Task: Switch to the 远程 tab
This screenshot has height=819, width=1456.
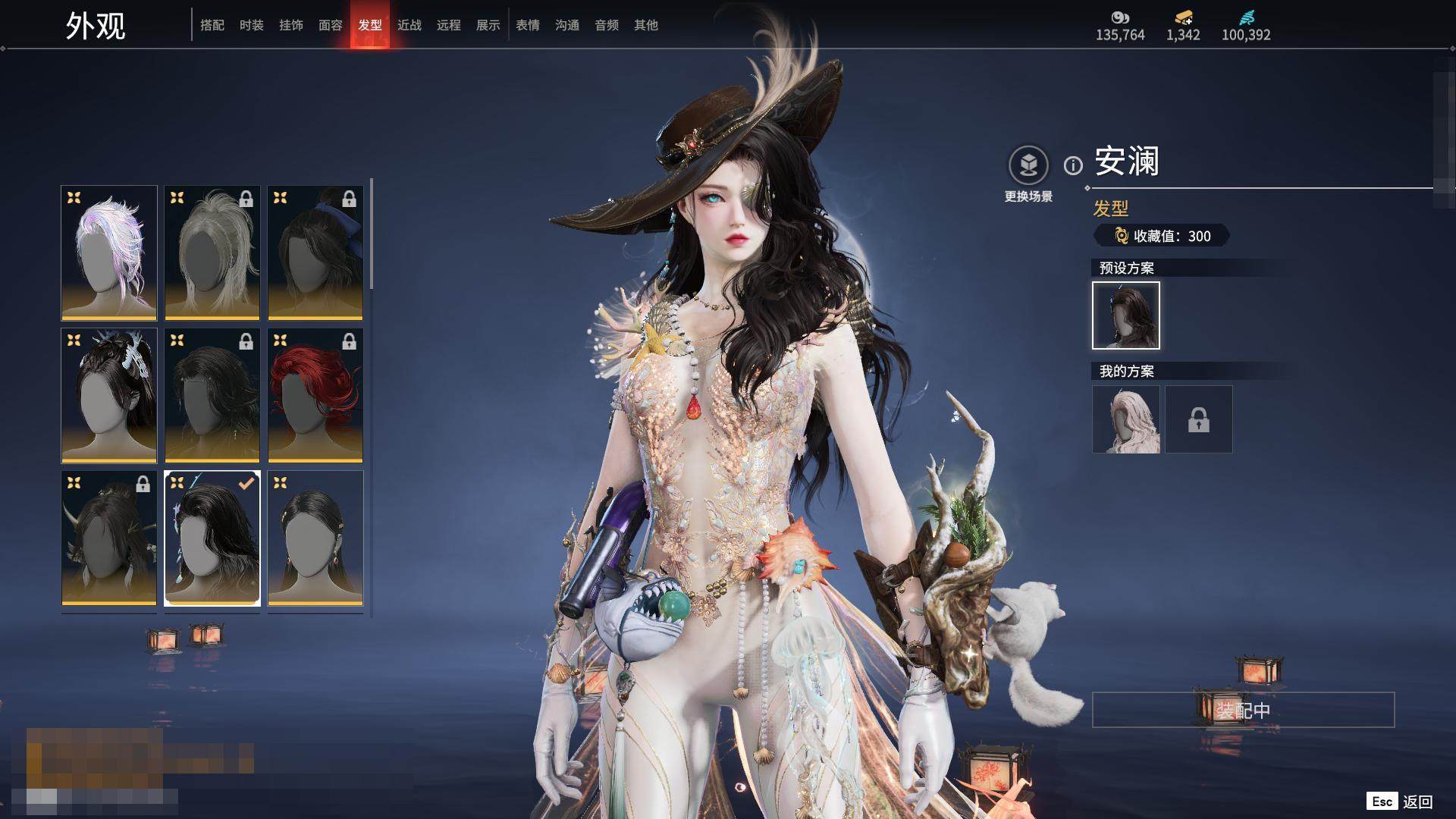Action: (449, 25)
